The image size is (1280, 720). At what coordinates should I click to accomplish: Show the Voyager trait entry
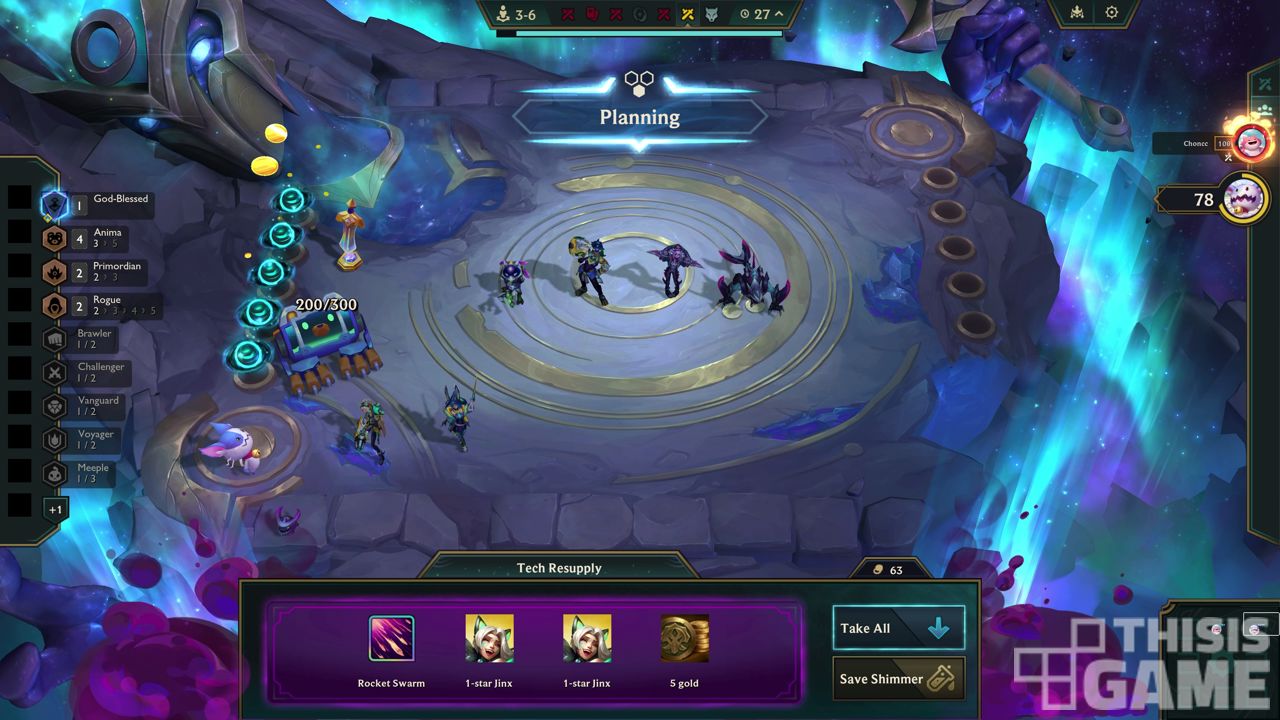click(54, 440)
